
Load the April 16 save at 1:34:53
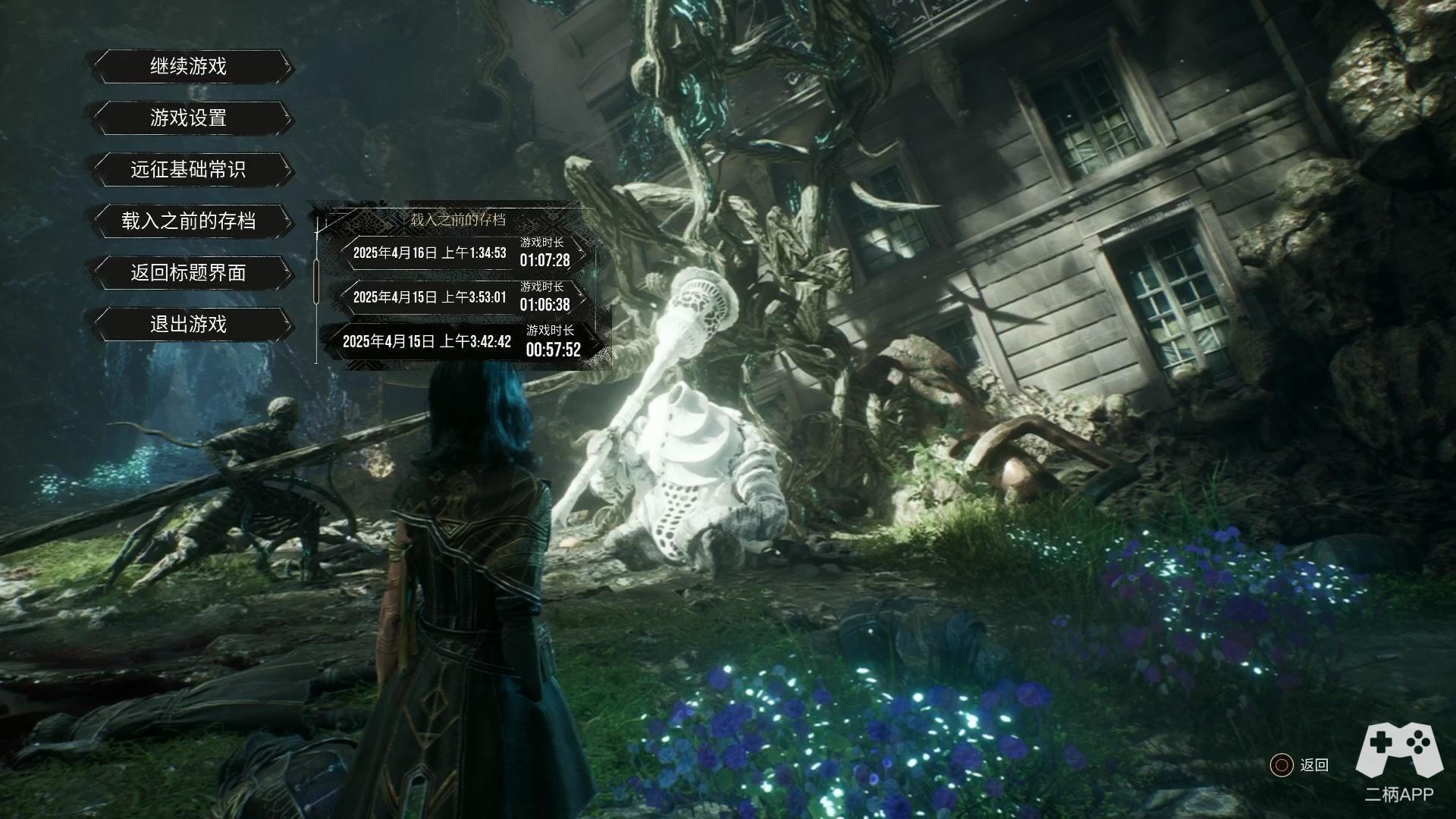click(x=461, y=253)
